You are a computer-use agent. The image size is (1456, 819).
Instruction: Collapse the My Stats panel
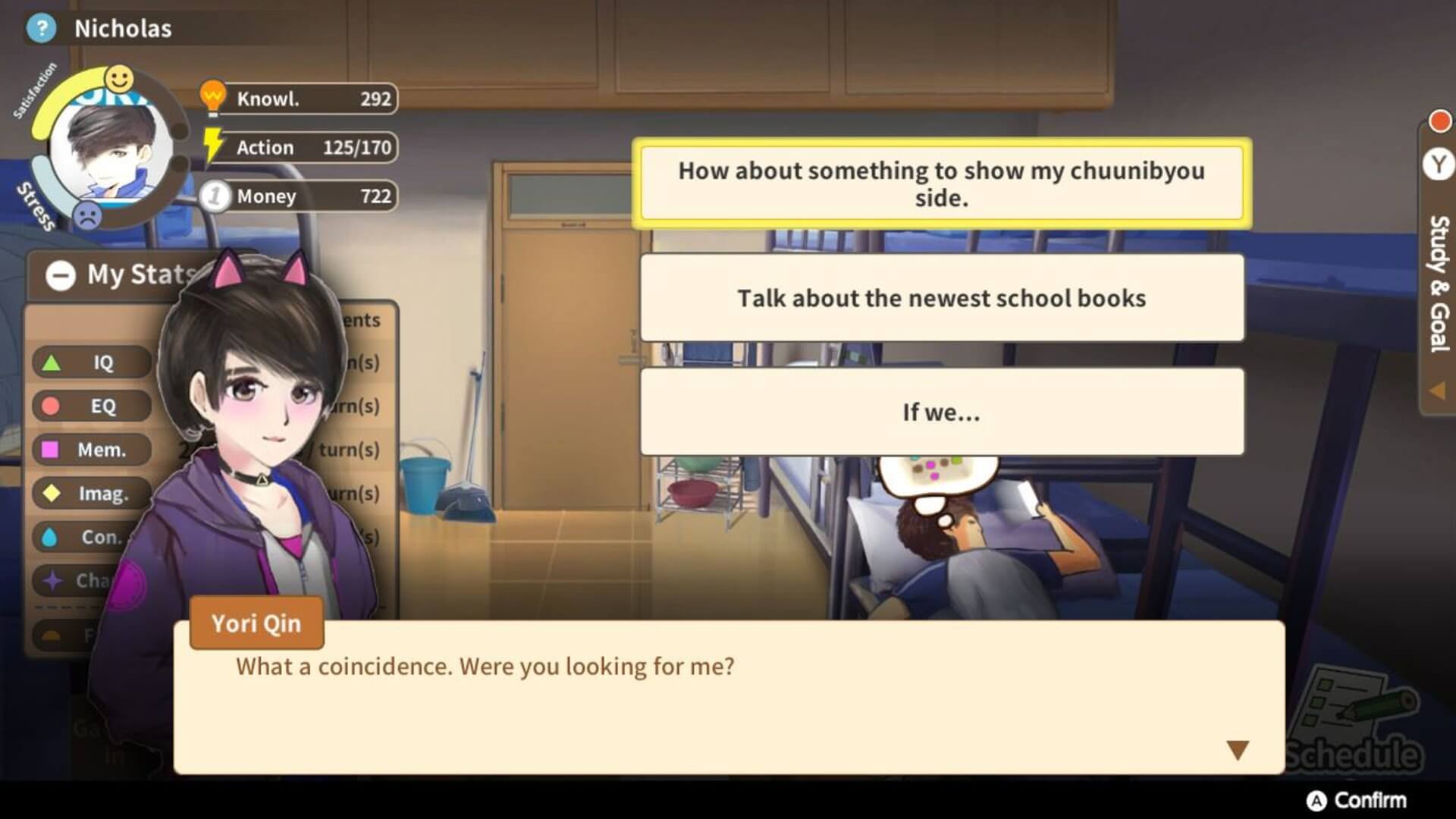coord(61,275)
